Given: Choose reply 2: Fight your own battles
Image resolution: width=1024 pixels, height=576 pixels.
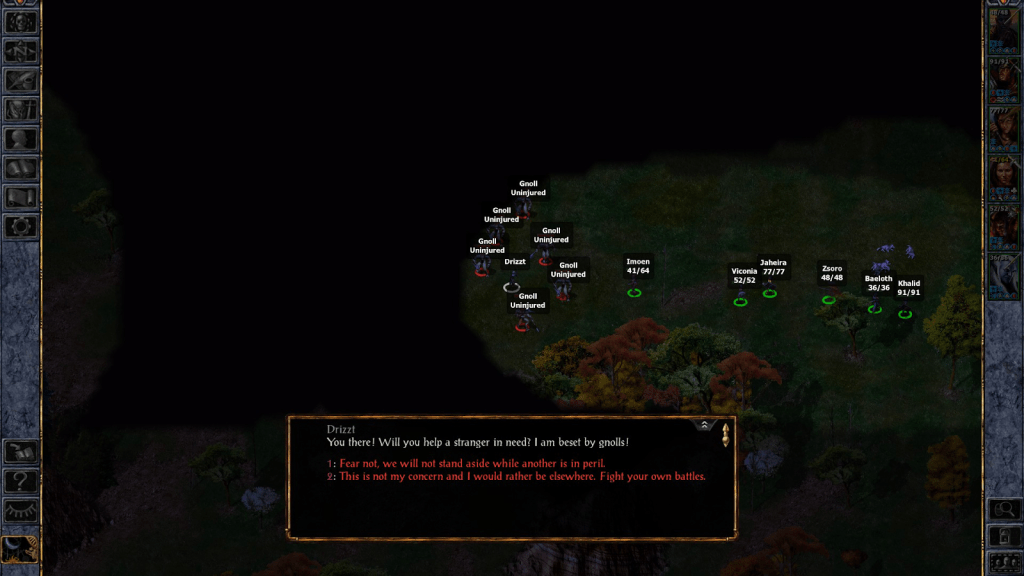Looking at the screenshot, I should click(521, 477).
